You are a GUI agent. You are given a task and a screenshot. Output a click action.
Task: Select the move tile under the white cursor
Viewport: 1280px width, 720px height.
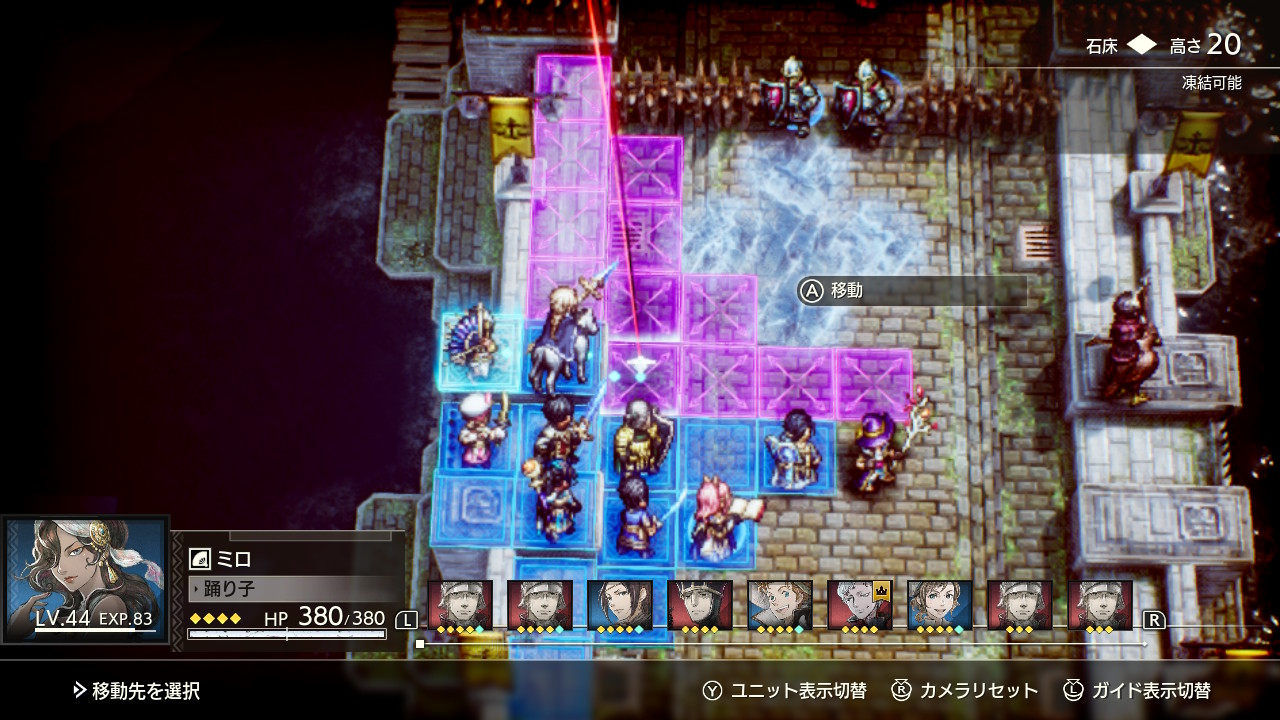pos(640,377)
